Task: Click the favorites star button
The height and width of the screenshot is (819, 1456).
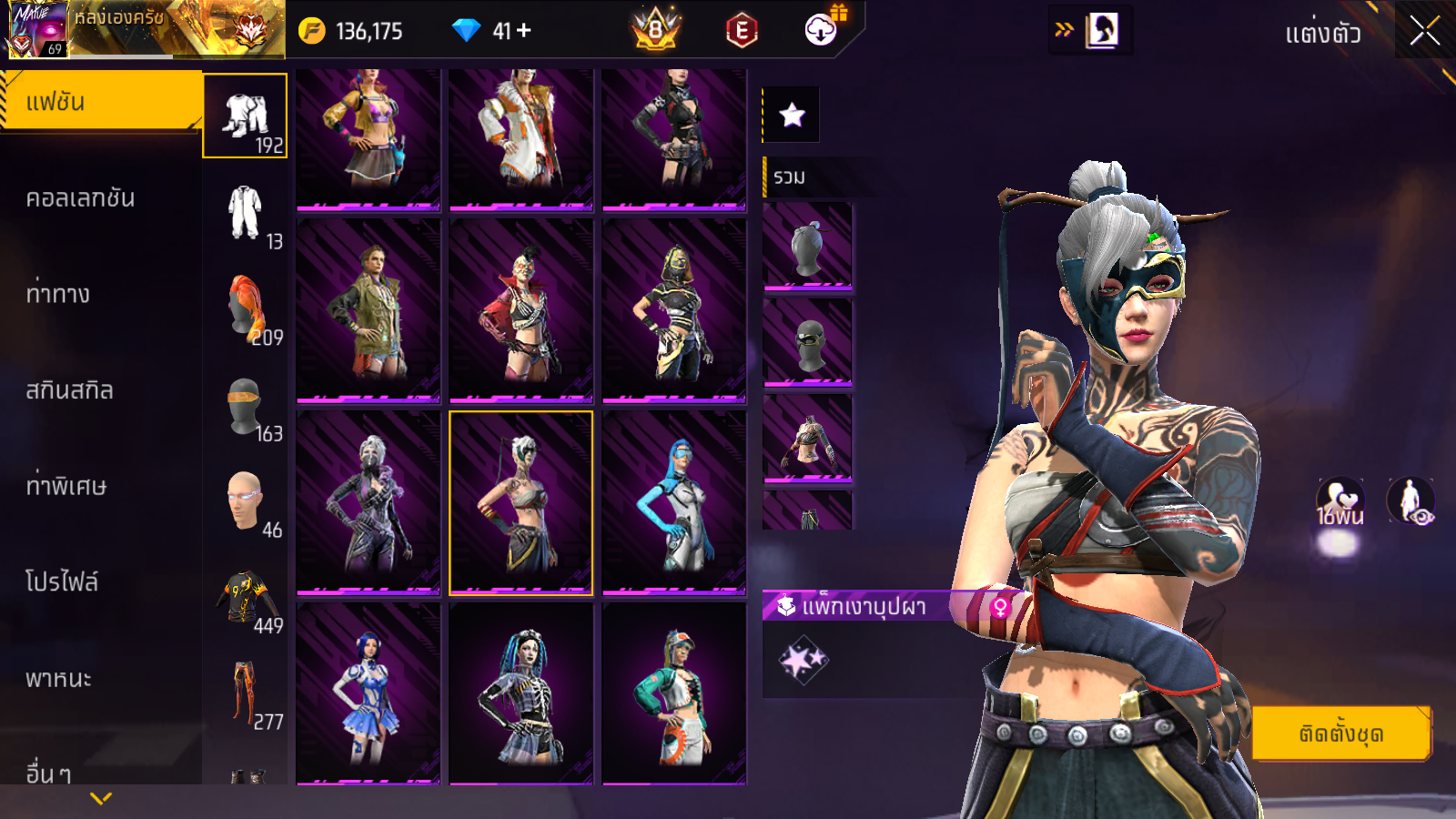Action: click(x=792, y=115)
